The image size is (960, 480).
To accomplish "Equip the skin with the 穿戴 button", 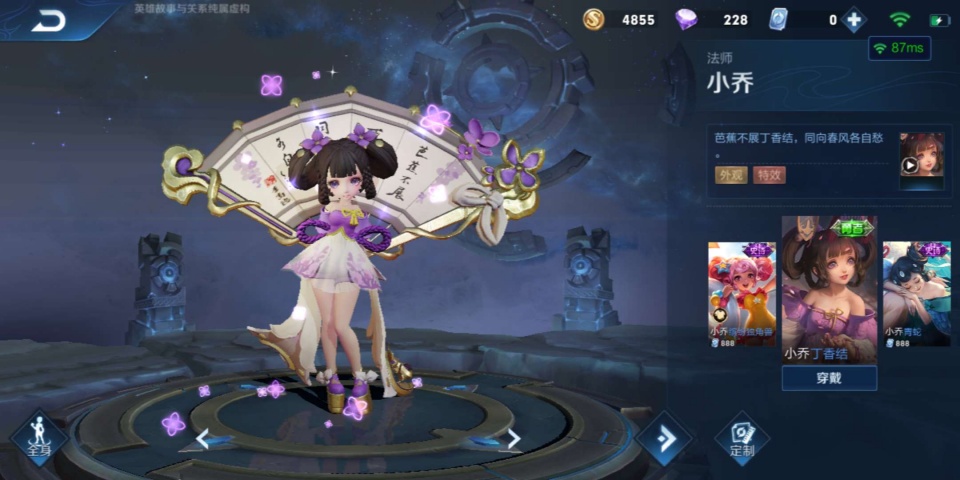I will (829, 378).
